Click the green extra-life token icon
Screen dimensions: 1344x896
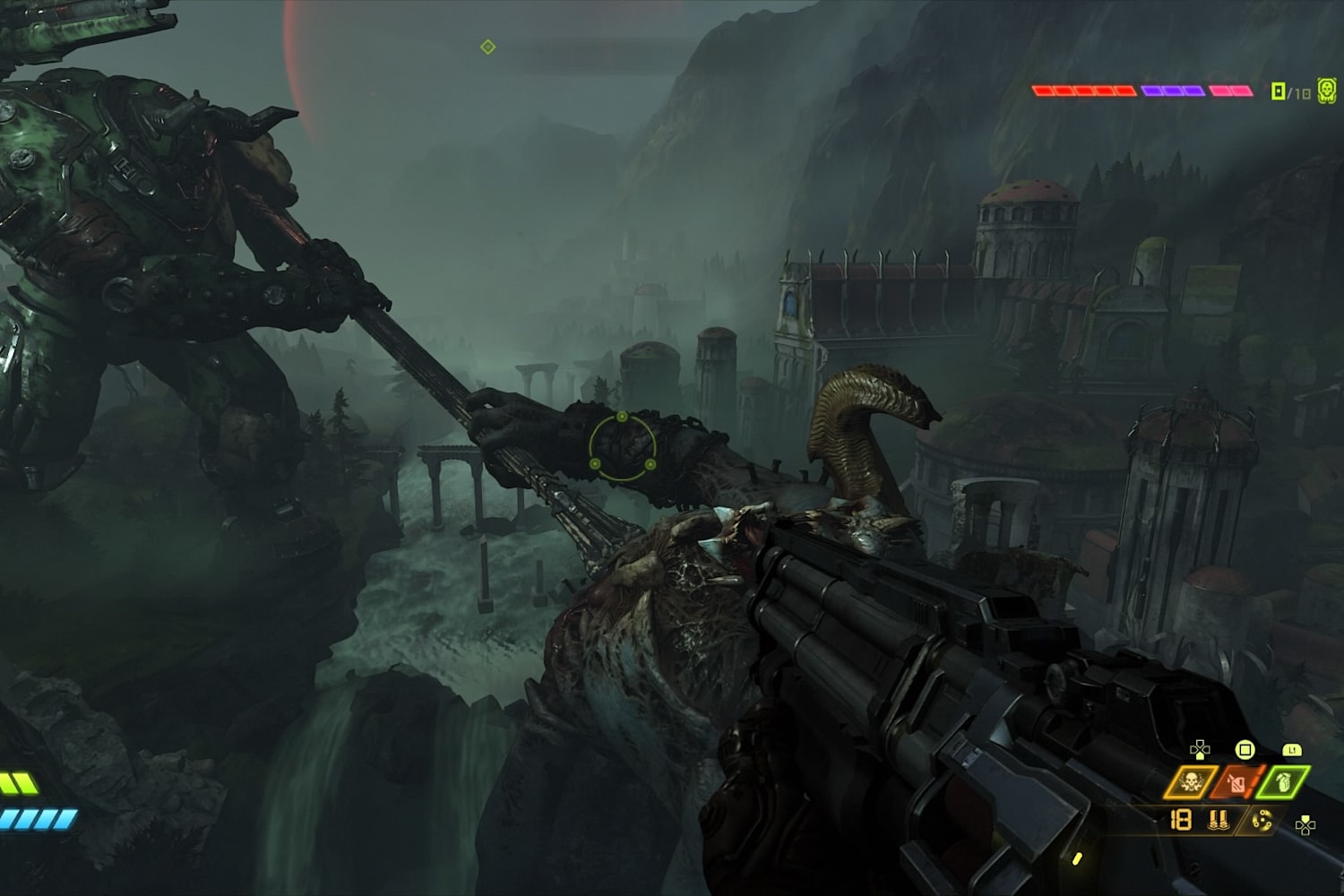(1278, 91)
